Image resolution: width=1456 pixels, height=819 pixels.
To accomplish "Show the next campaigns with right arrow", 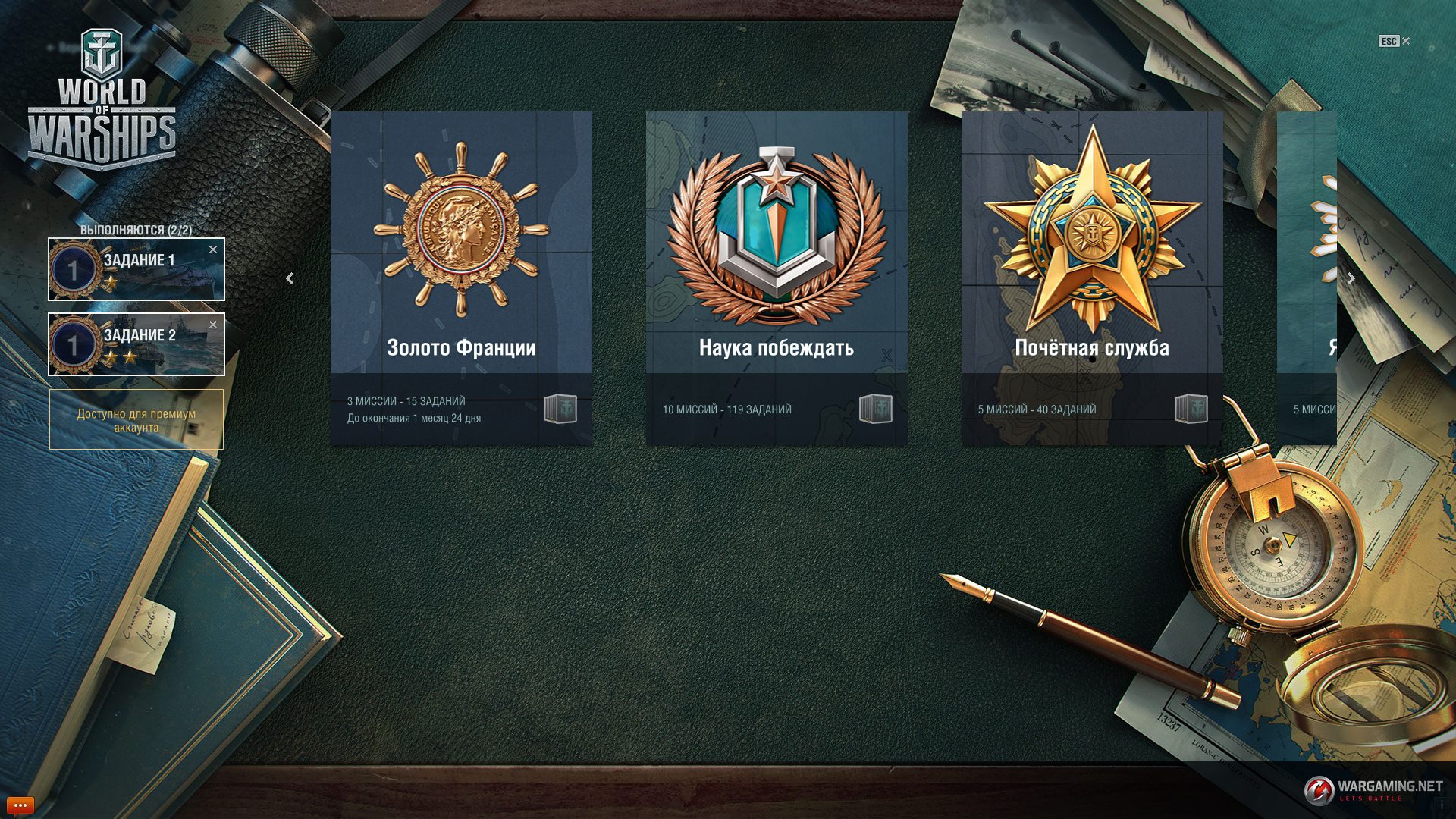I will (x=1351, y=278).
